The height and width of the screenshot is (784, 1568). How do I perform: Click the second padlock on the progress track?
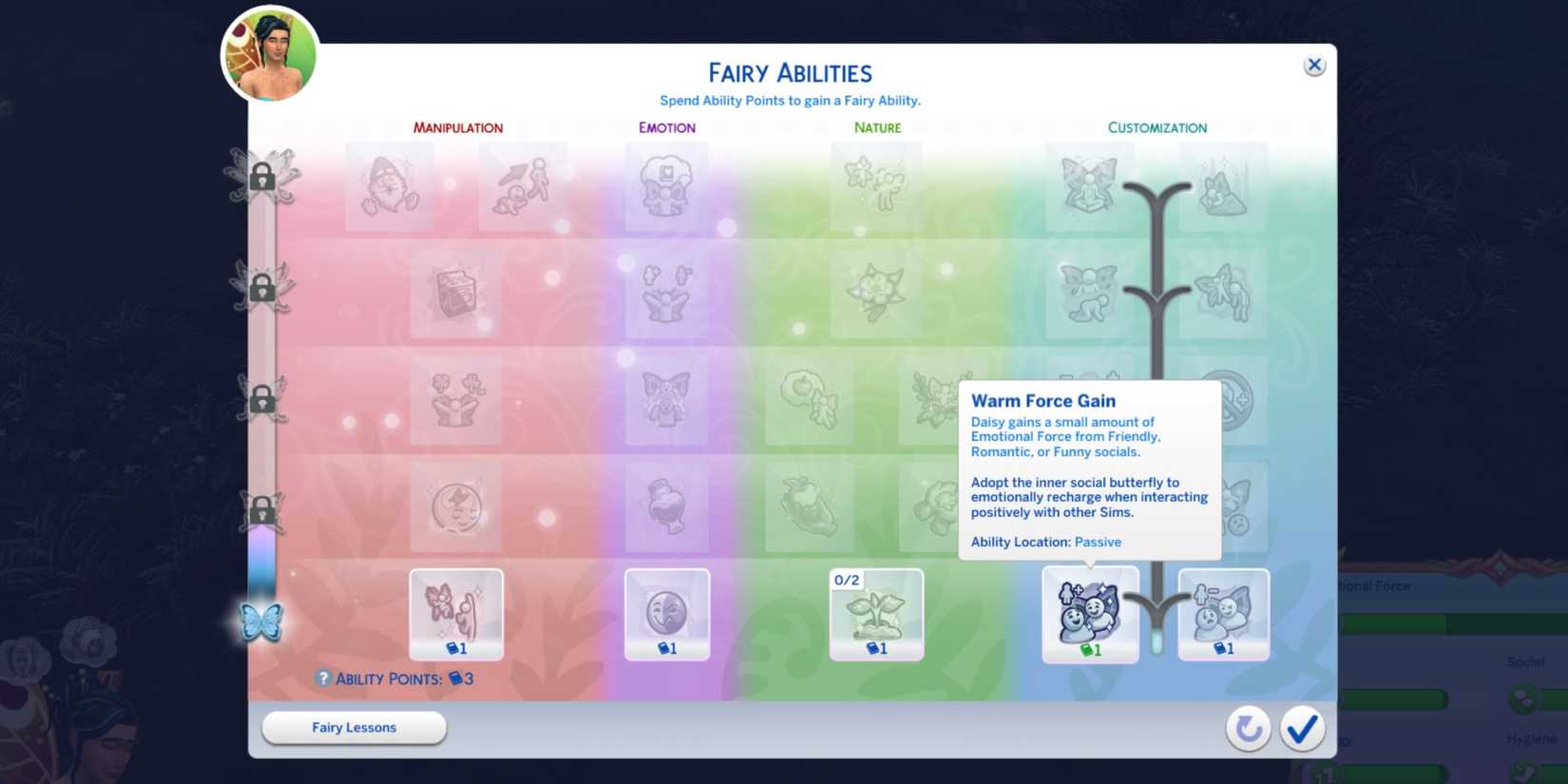[262, 290]
